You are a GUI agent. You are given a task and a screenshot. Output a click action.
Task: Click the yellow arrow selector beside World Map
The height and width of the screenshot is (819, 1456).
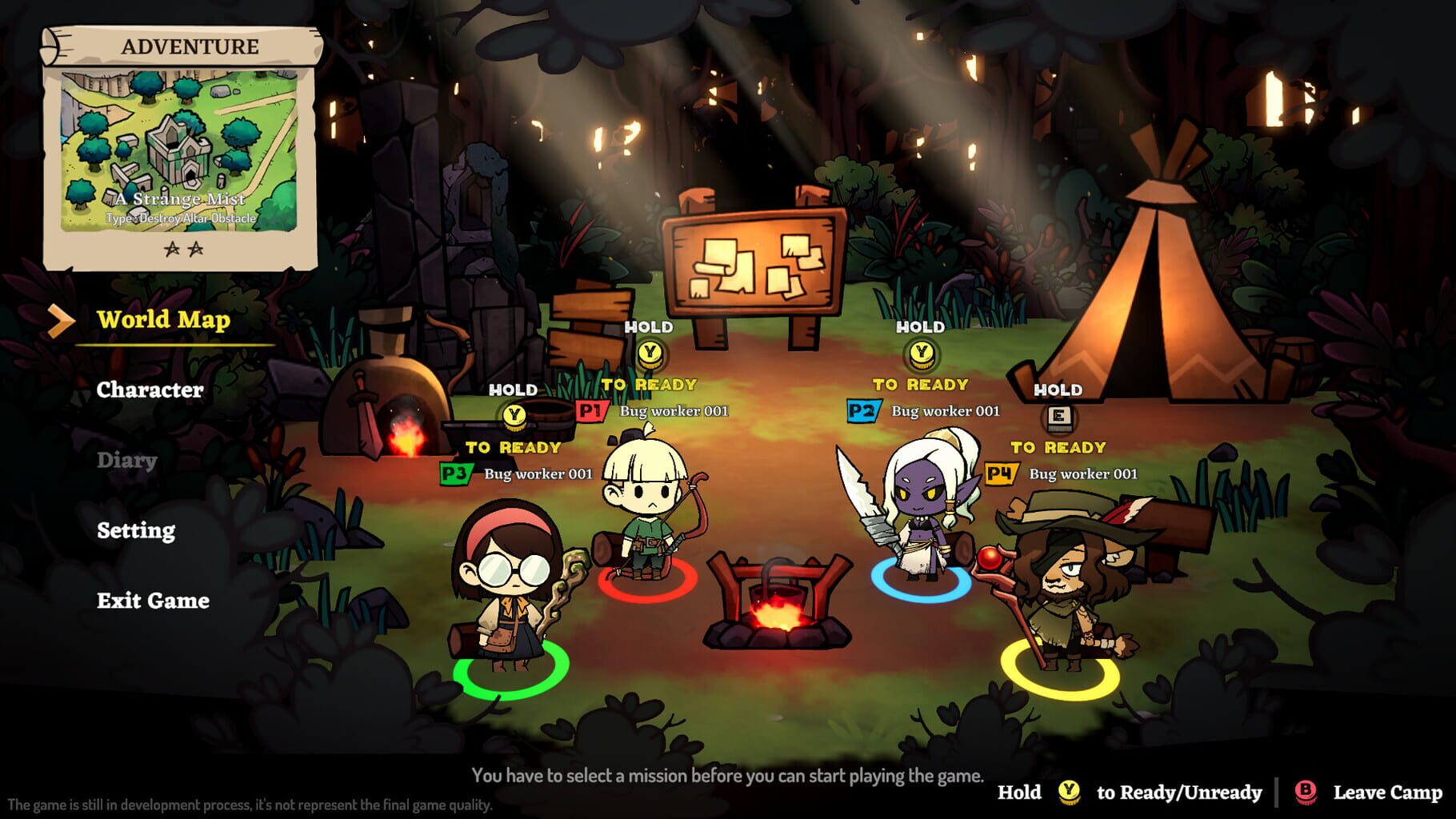pos(60,321)
